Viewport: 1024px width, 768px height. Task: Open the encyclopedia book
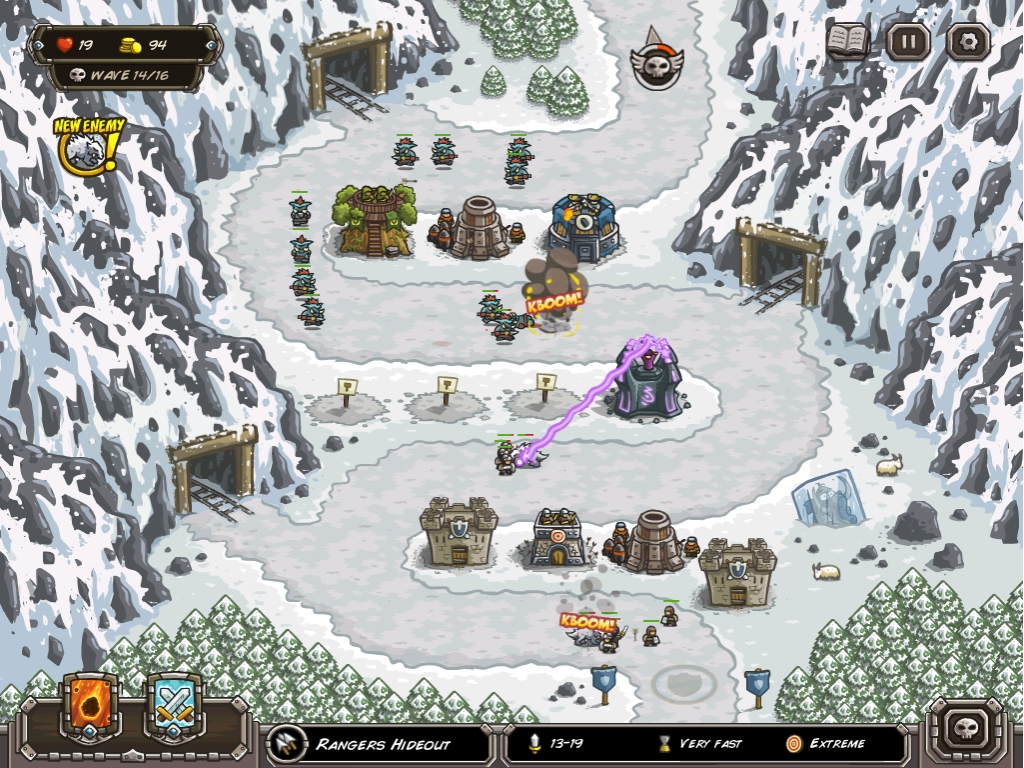pos(848,42)
